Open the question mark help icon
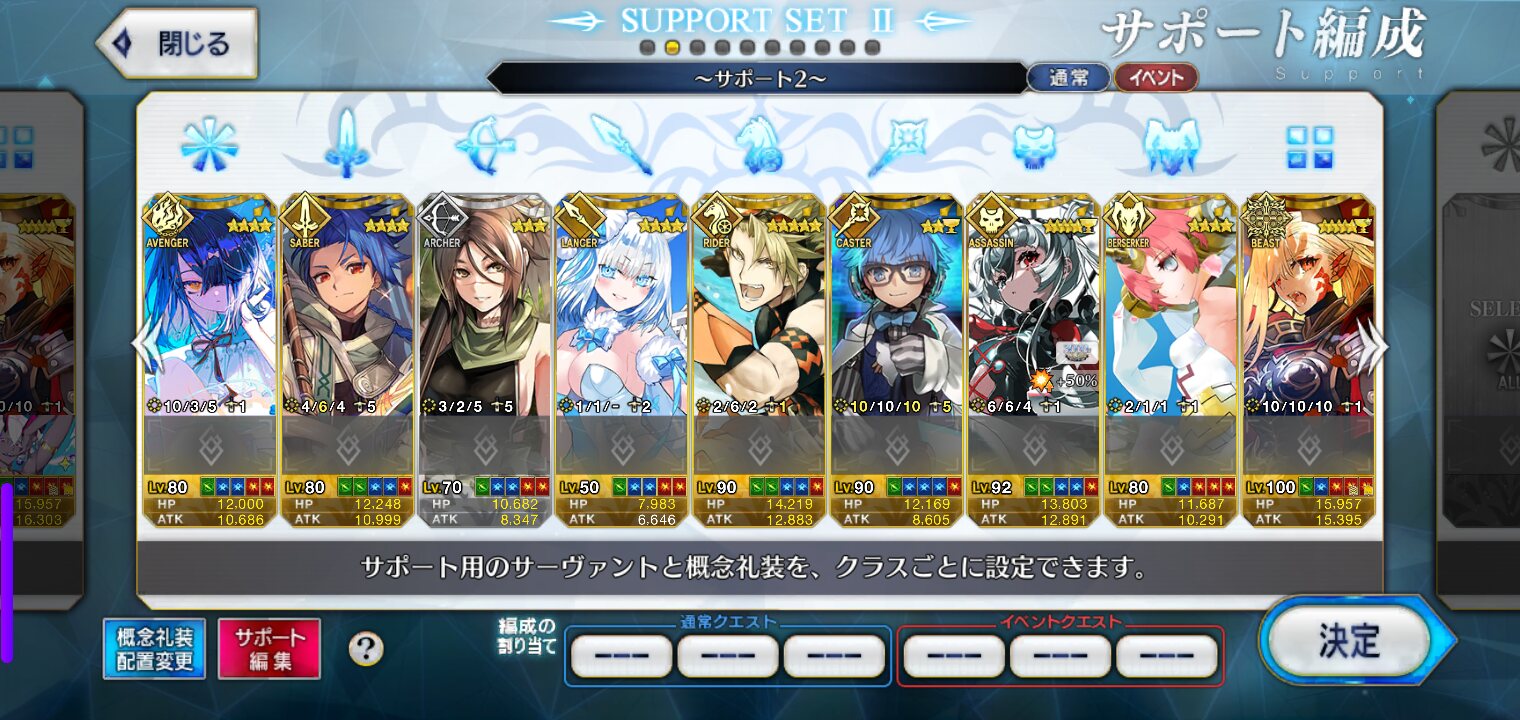The image size is (1520, 720). coord(366,649)
